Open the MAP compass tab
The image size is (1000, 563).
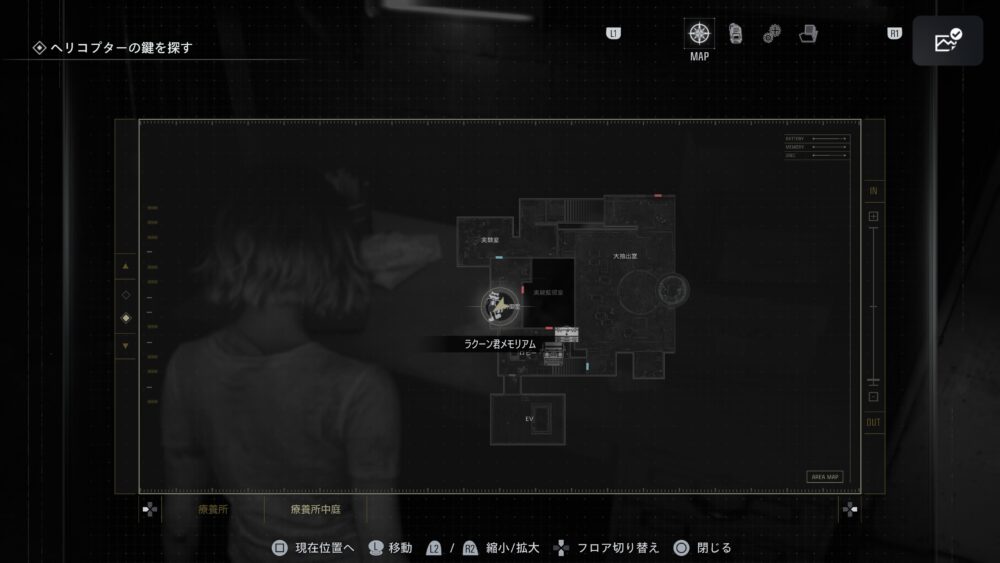(x=699, y=34)
